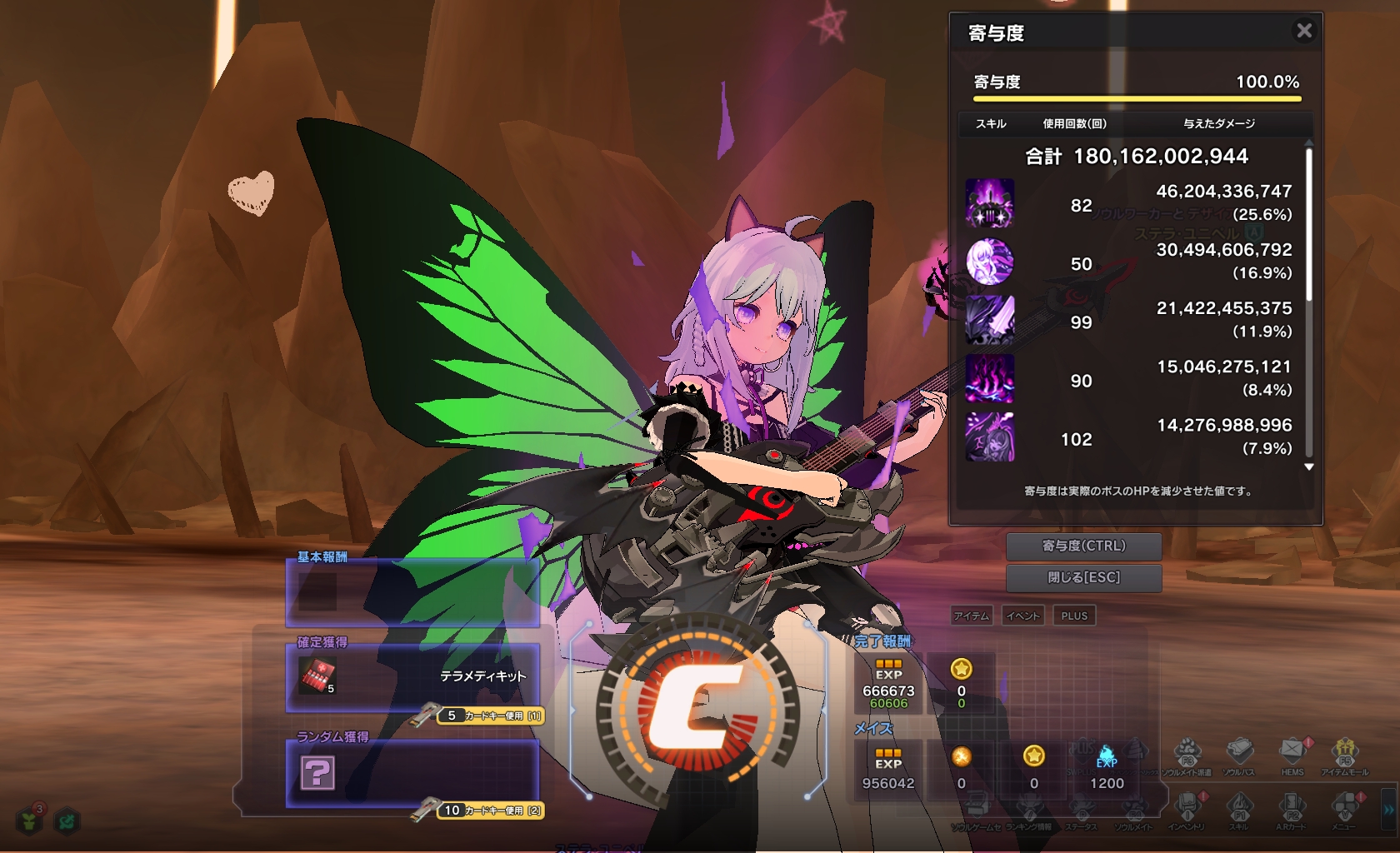Switch to the PLUS tab
The width and height of the screenshot is (1400, 853).
(x=1074, y=616)
